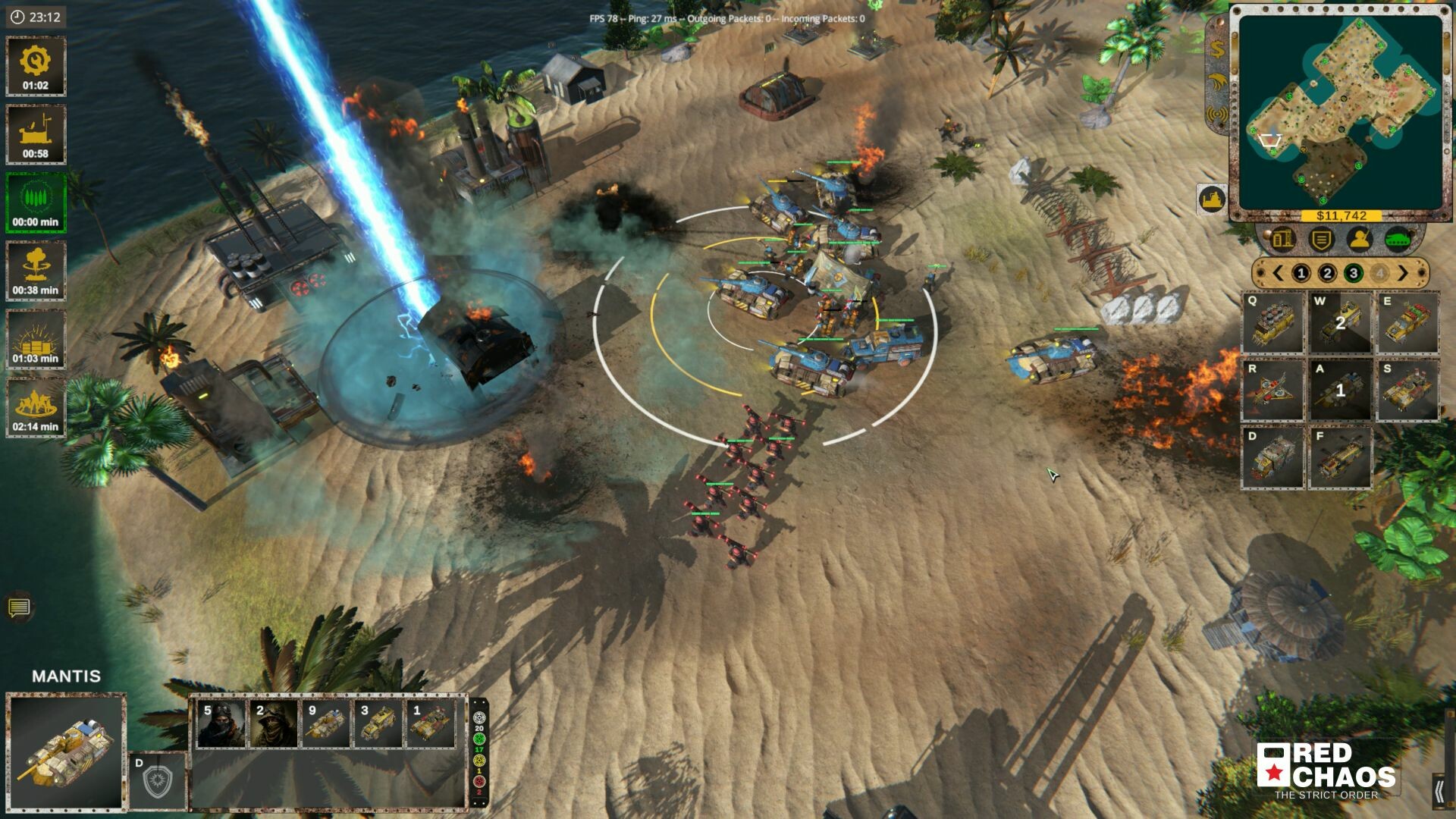Viewport: 1456px width, 819px height.
Task: Open the shield defense structures tab
Action: tap(1319, 240)
